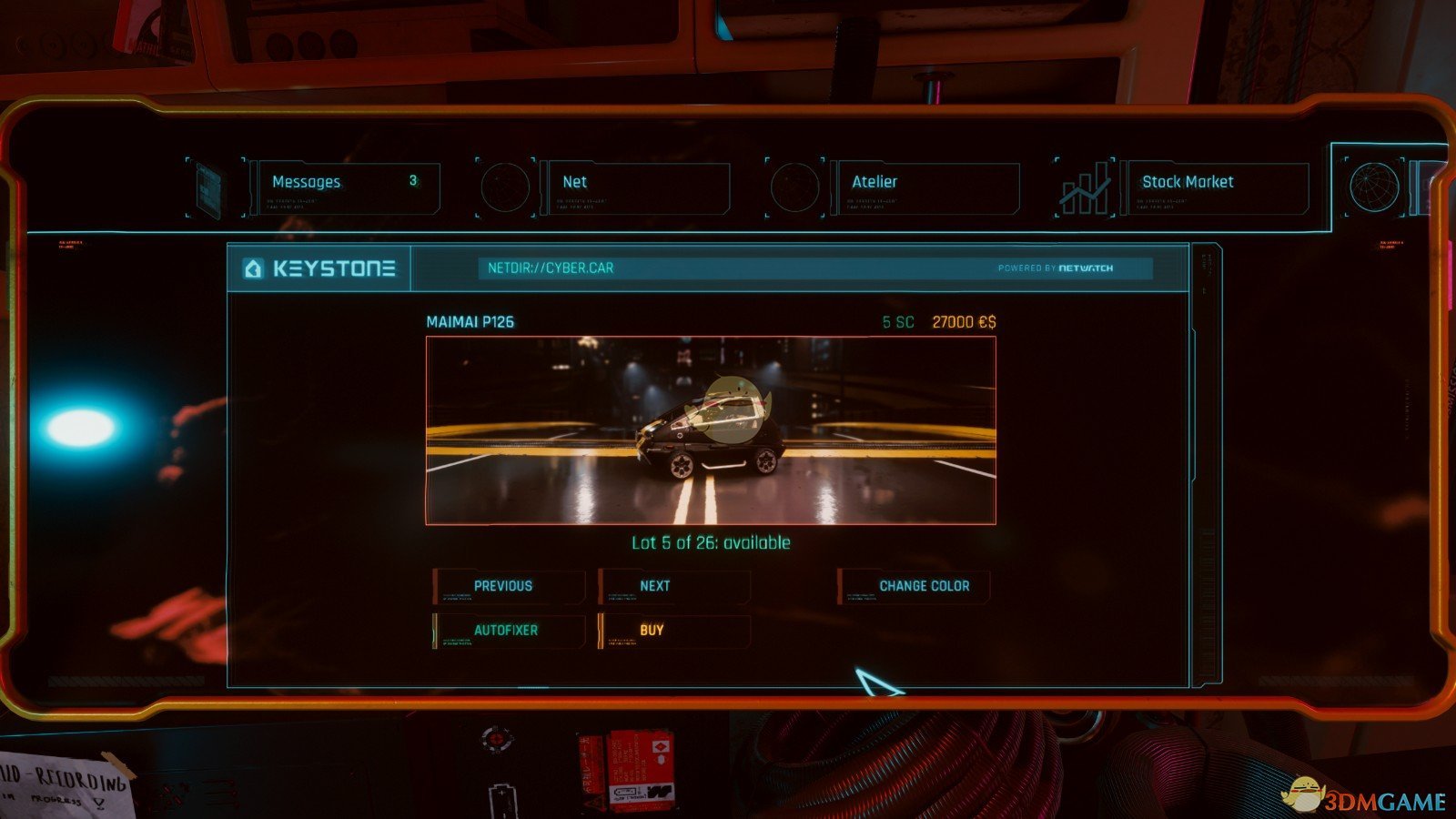The width and height of the screenshot is (1456, 819).
Task: Open the globe icon at top right
Action: pyautogui.click(x=1374, y=187)
